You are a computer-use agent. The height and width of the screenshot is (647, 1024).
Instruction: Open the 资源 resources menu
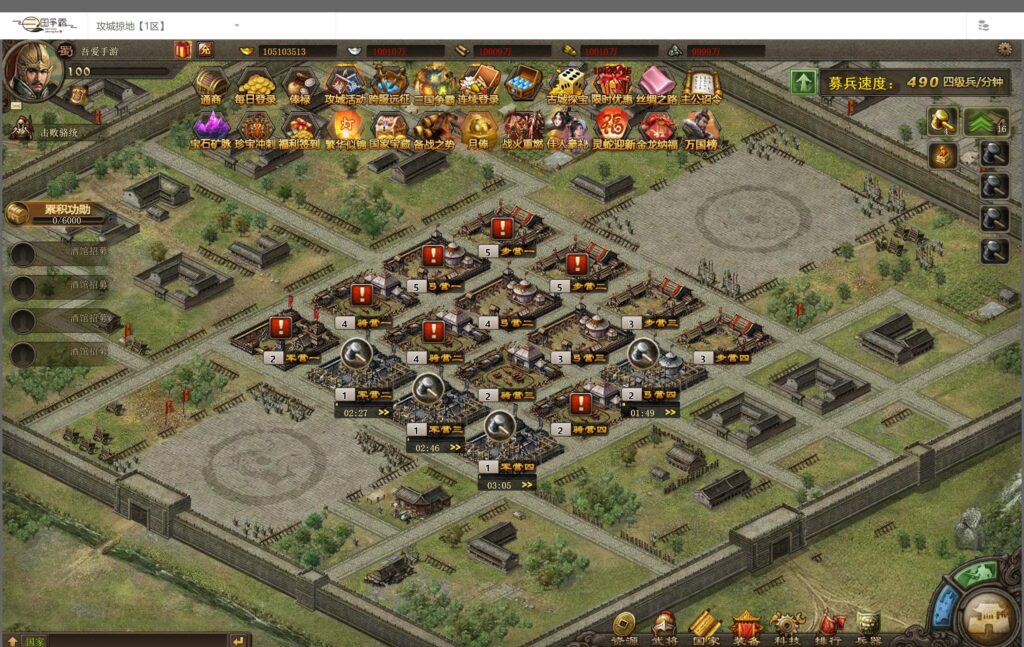pyautogui.click(x=624, y=627)
